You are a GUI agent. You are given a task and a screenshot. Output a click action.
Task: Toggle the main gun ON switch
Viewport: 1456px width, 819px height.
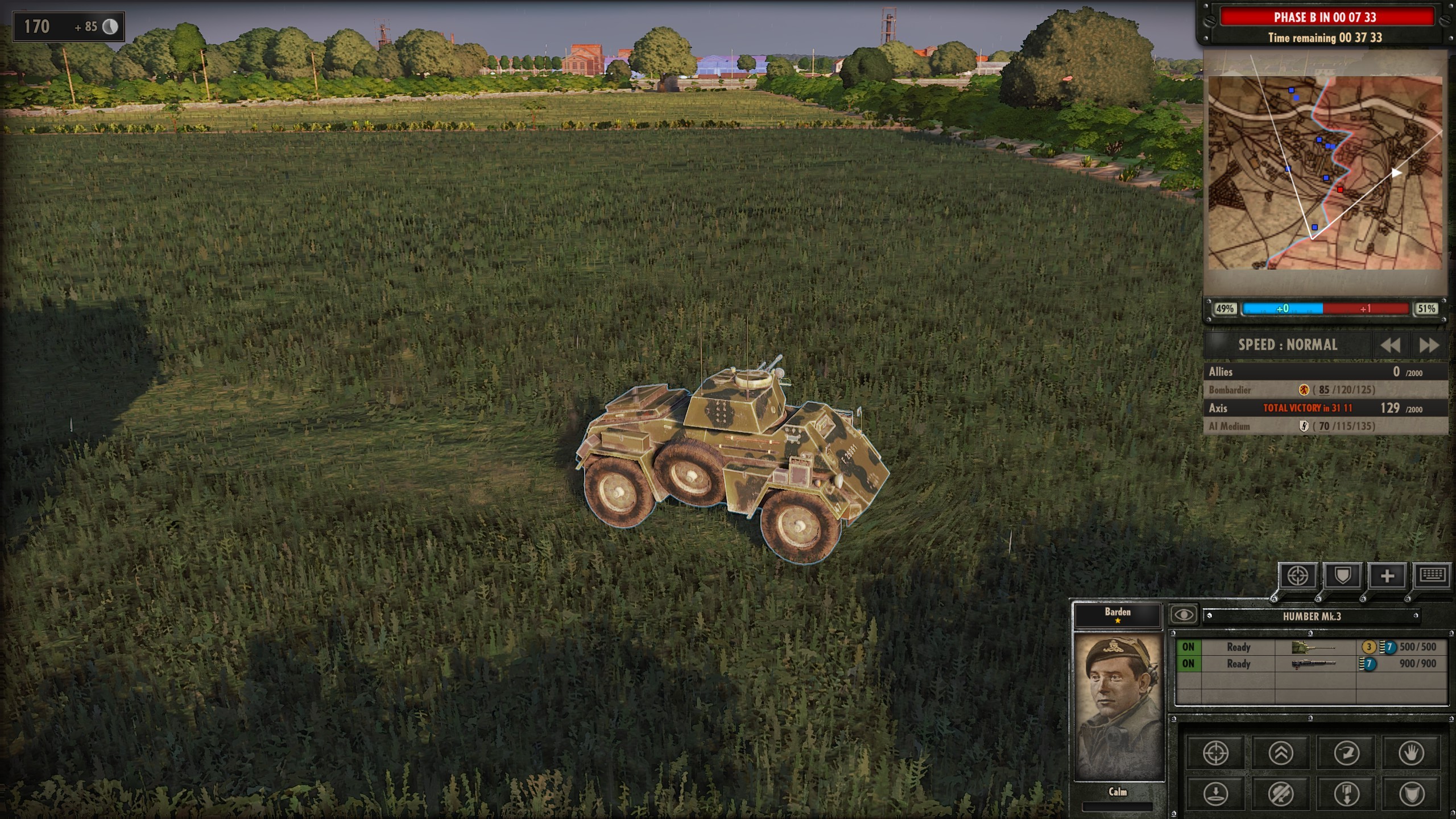tap(1188, 647)
